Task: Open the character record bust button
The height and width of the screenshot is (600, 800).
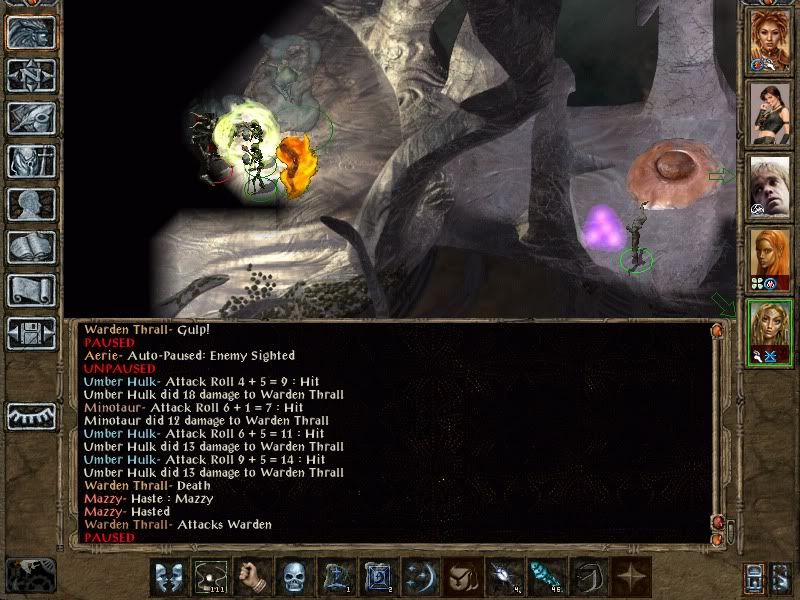Action: point(31,204)
